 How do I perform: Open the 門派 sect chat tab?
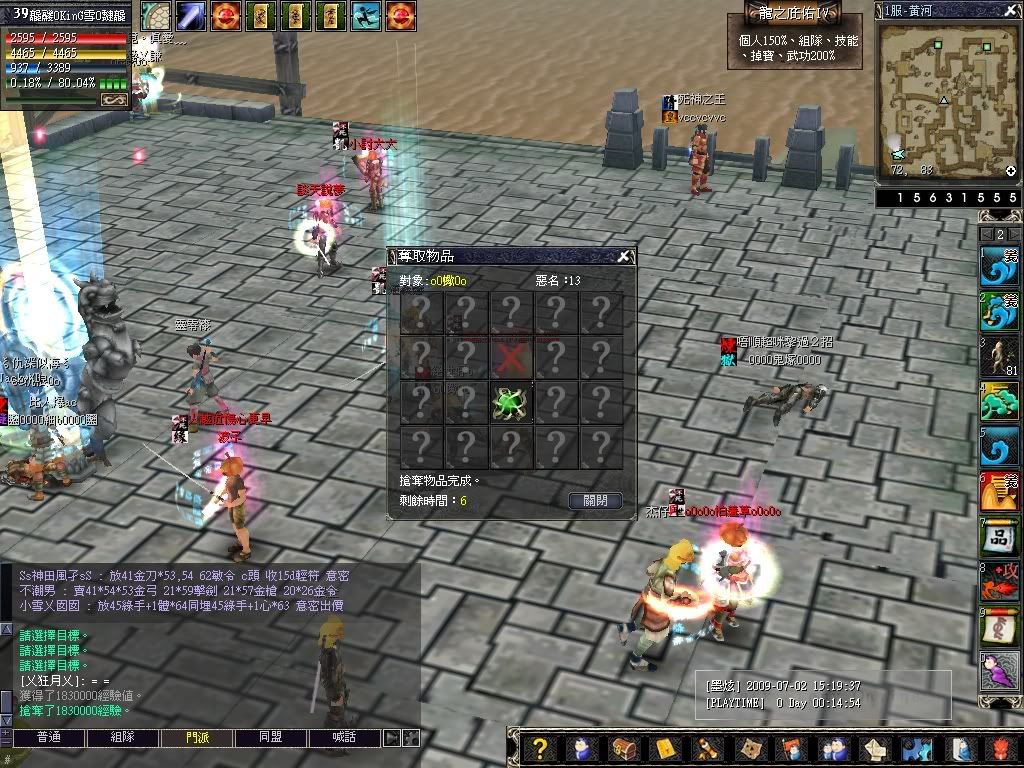(197, 738)
